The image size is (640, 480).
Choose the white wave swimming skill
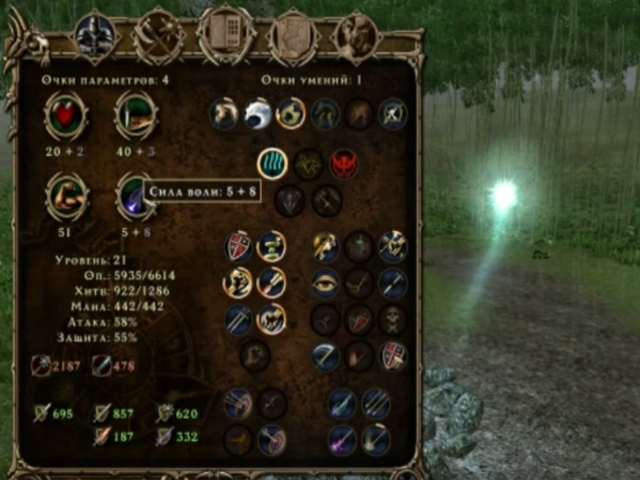pyautogui.click(x=257, y=113)
